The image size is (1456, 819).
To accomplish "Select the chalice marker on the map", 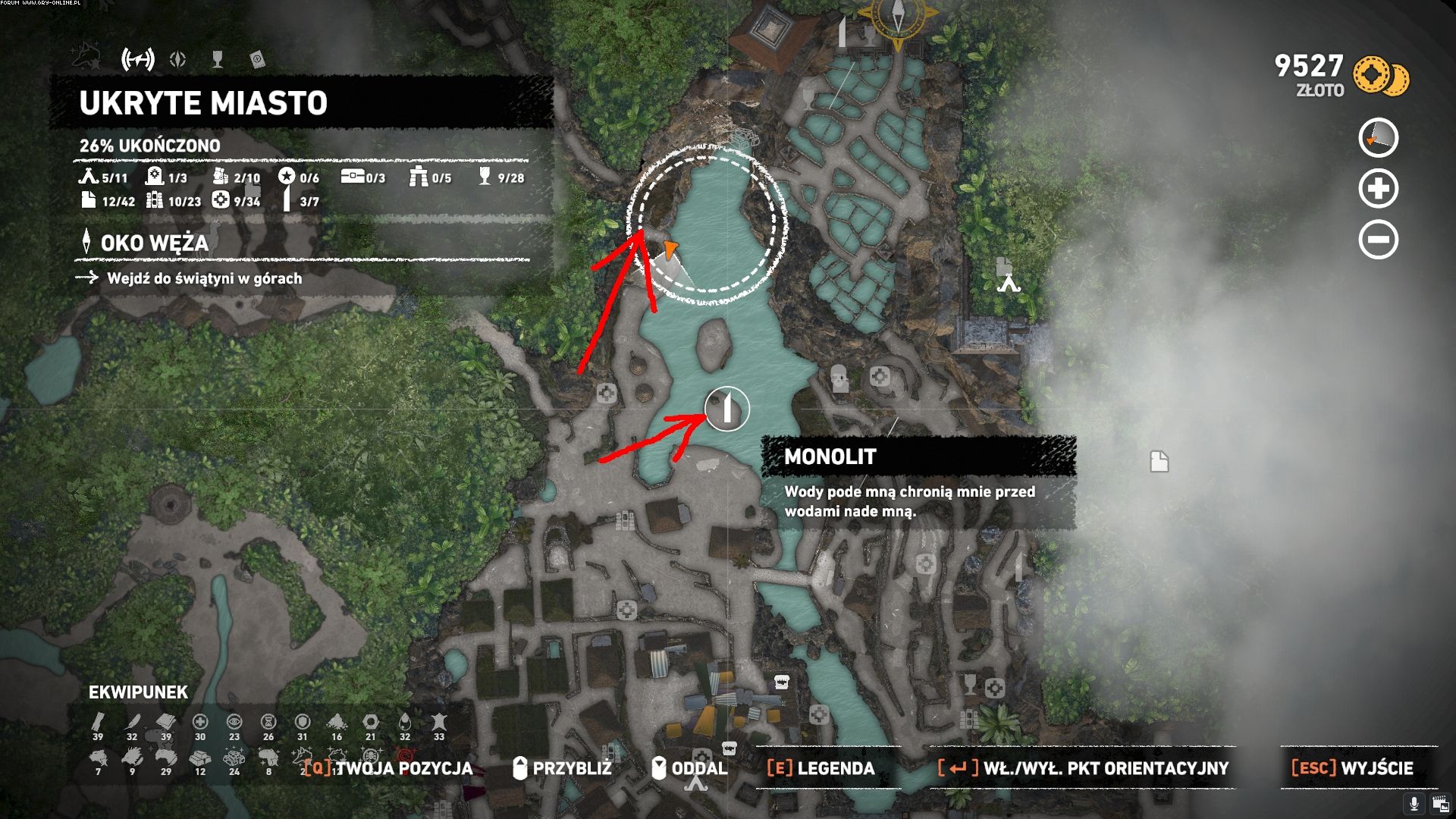I will point(970,684).
